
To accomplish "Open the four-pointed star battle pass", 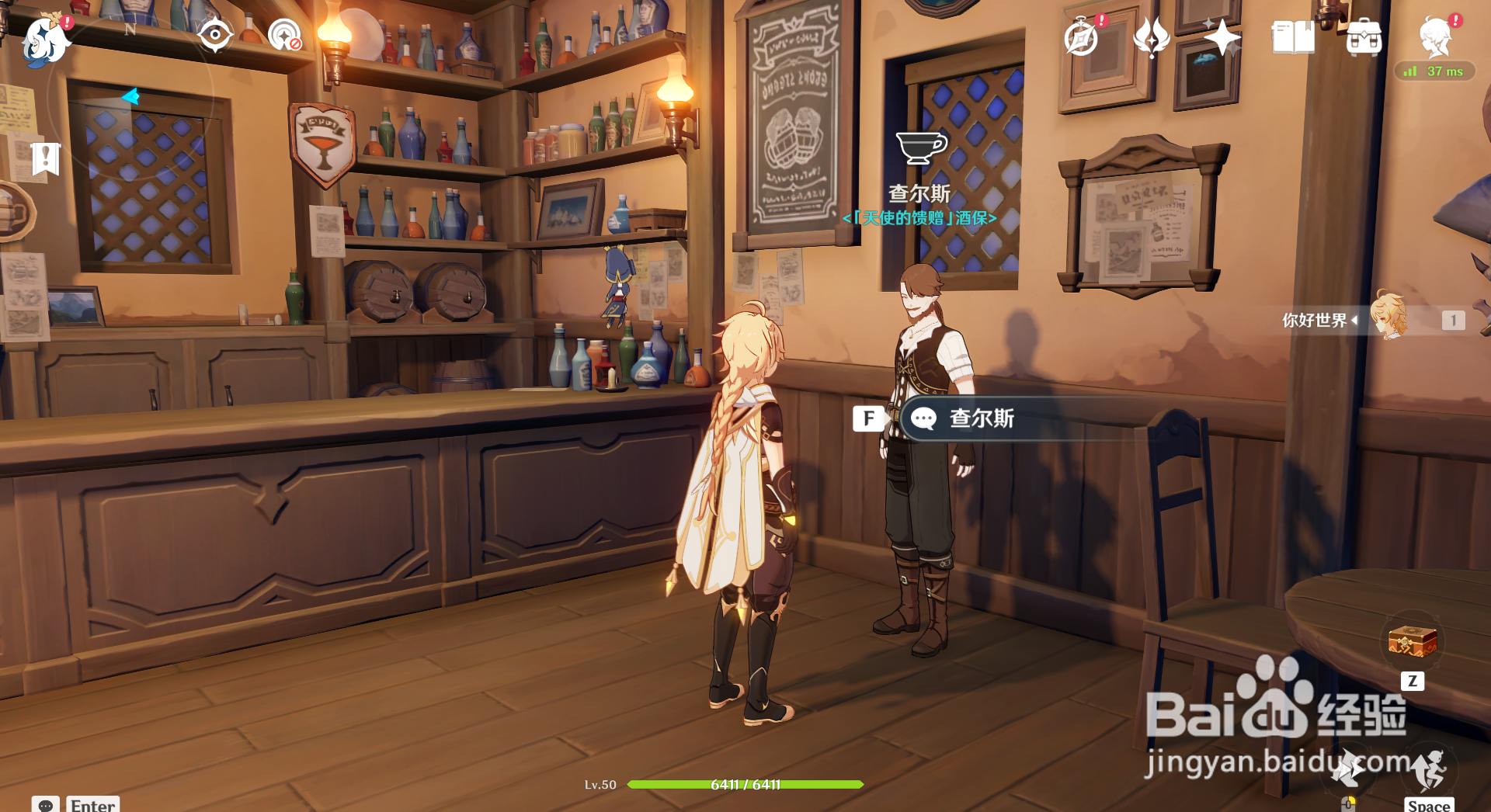I will 1222,37.
